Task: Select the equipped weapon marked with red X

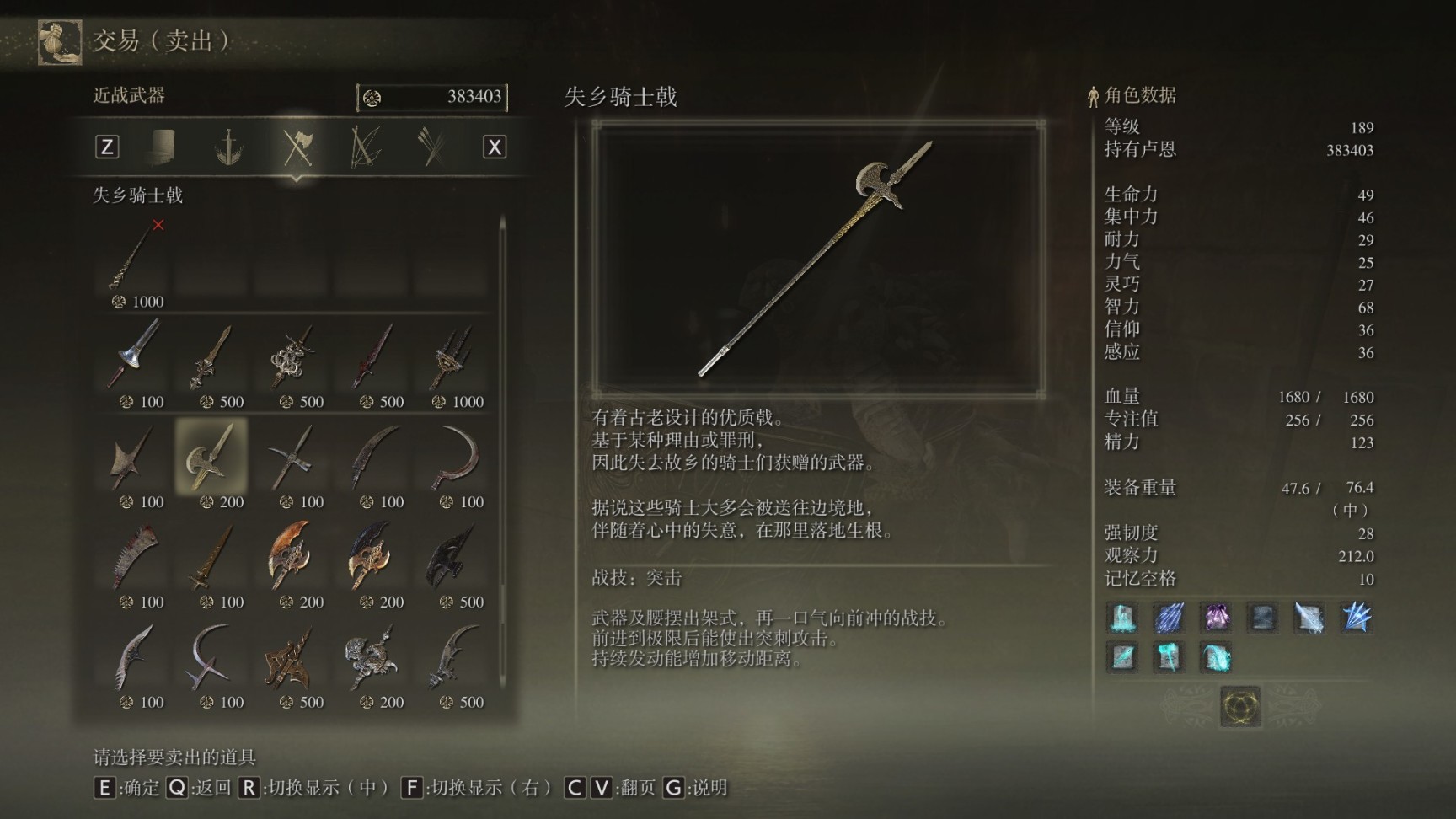Action: [x=131, y=261]
